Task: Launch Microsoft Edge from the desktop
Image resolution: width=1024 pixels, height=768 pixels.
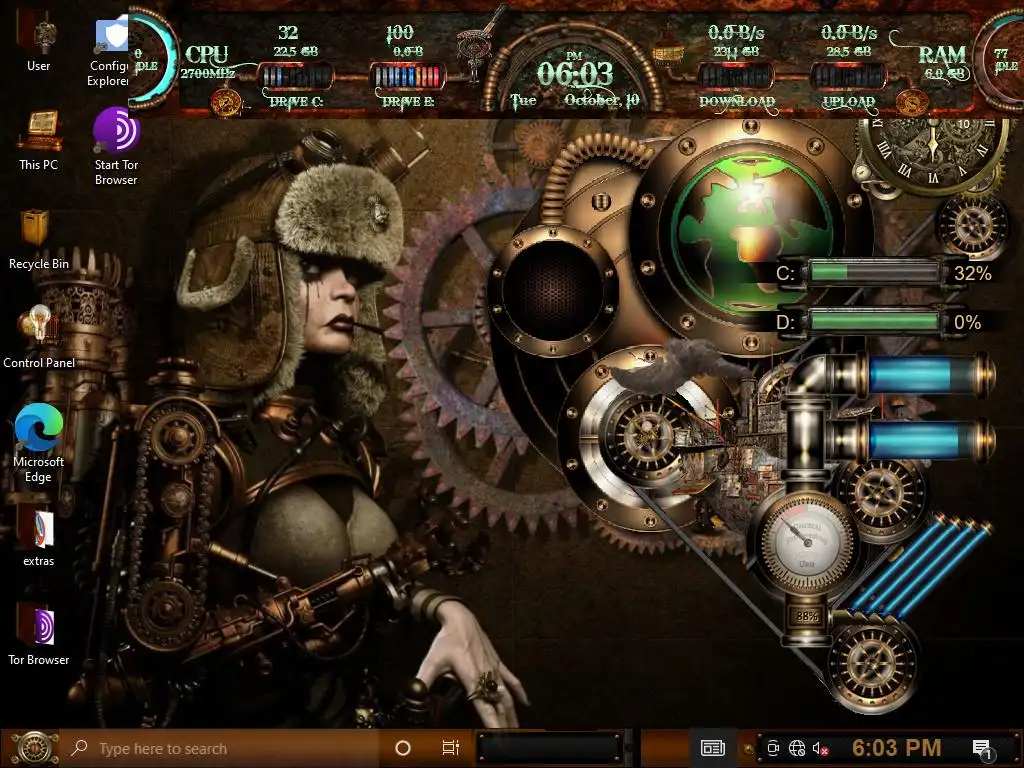Action: coord(39,427)
